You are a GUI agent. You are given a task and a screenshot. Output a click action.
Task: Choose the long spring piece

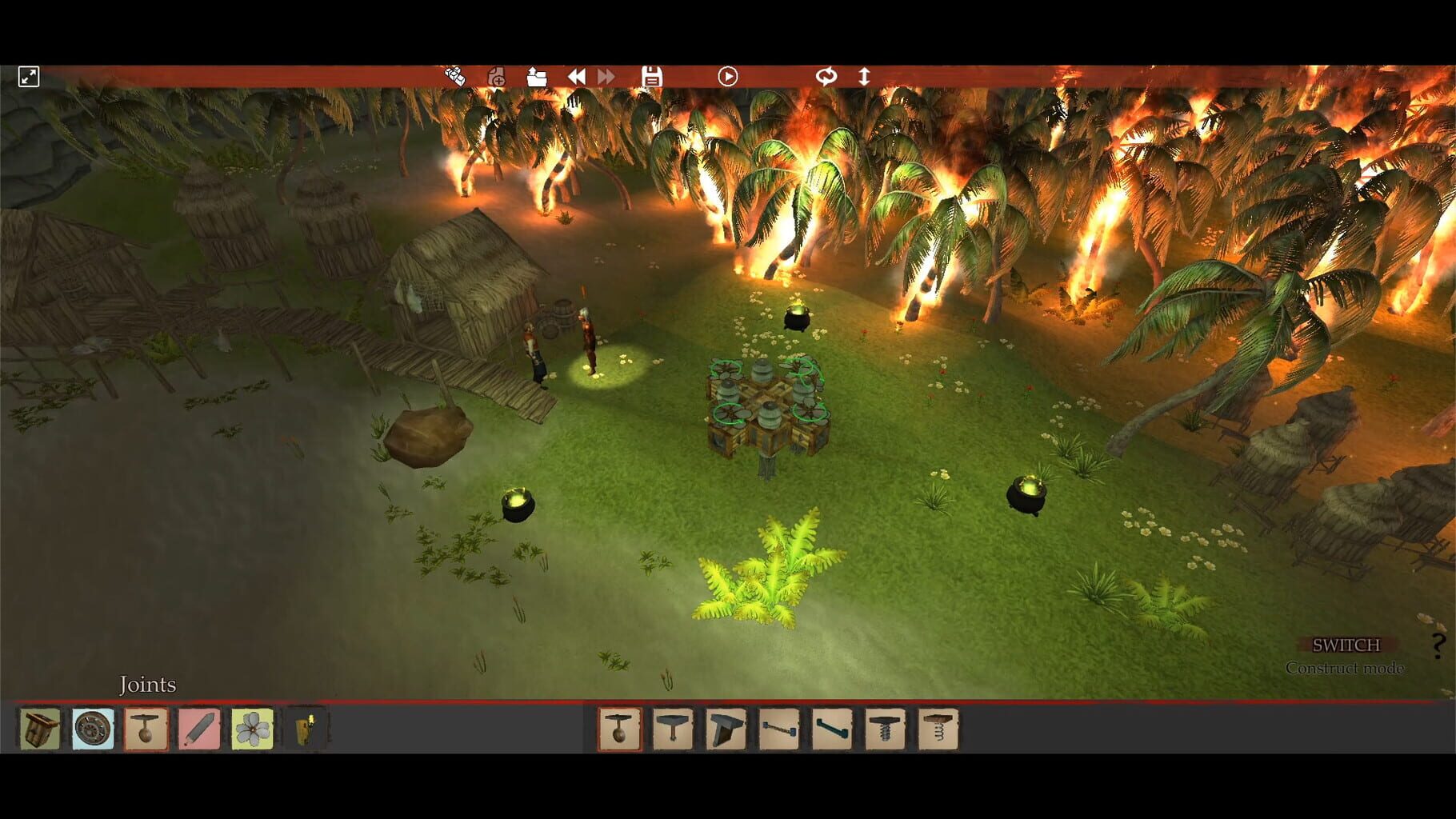939,730
